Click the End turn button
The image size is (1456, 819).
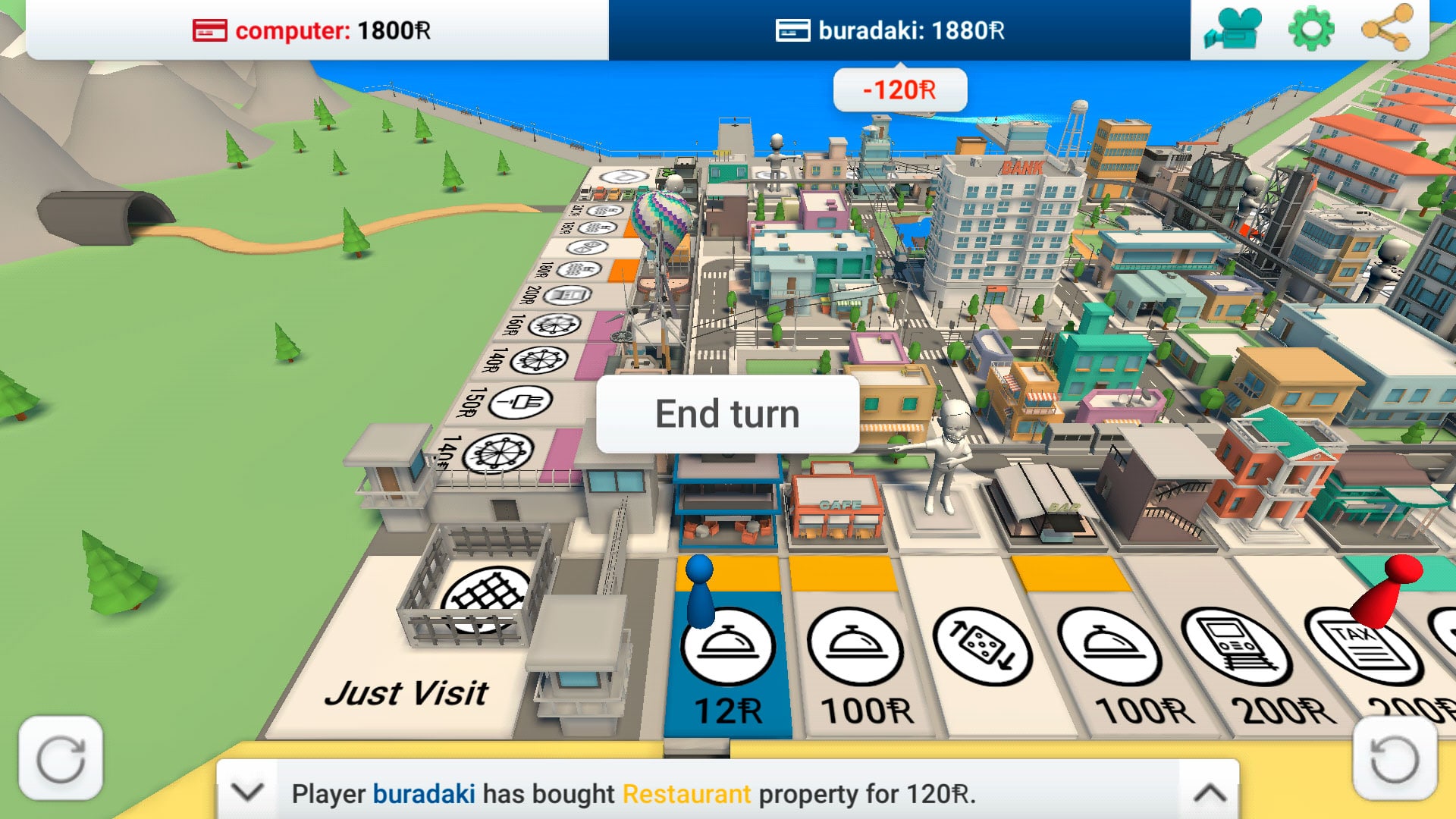click(727, 414)
